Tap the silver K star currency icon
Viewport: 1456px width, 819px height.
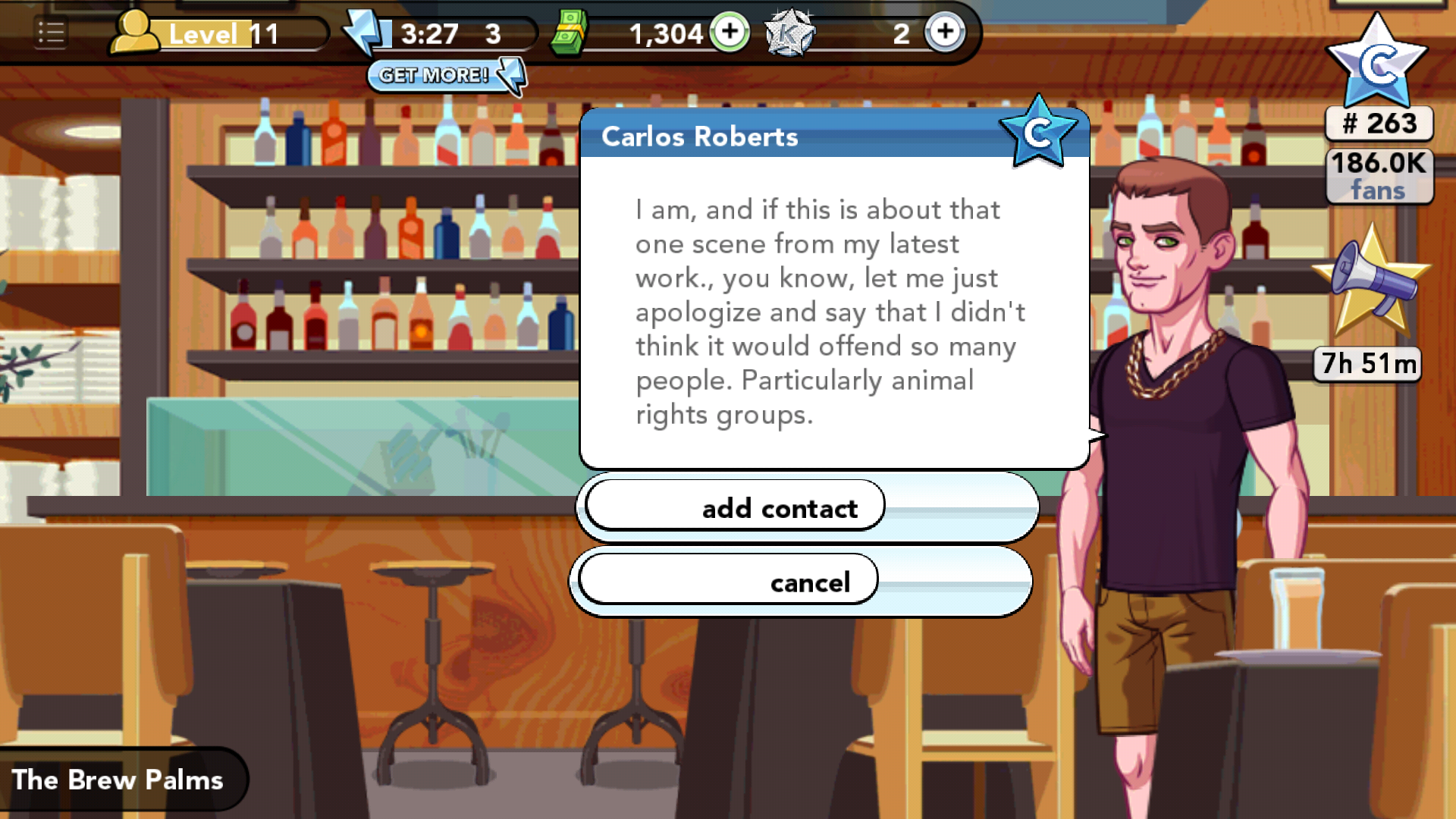click(789, 33)
